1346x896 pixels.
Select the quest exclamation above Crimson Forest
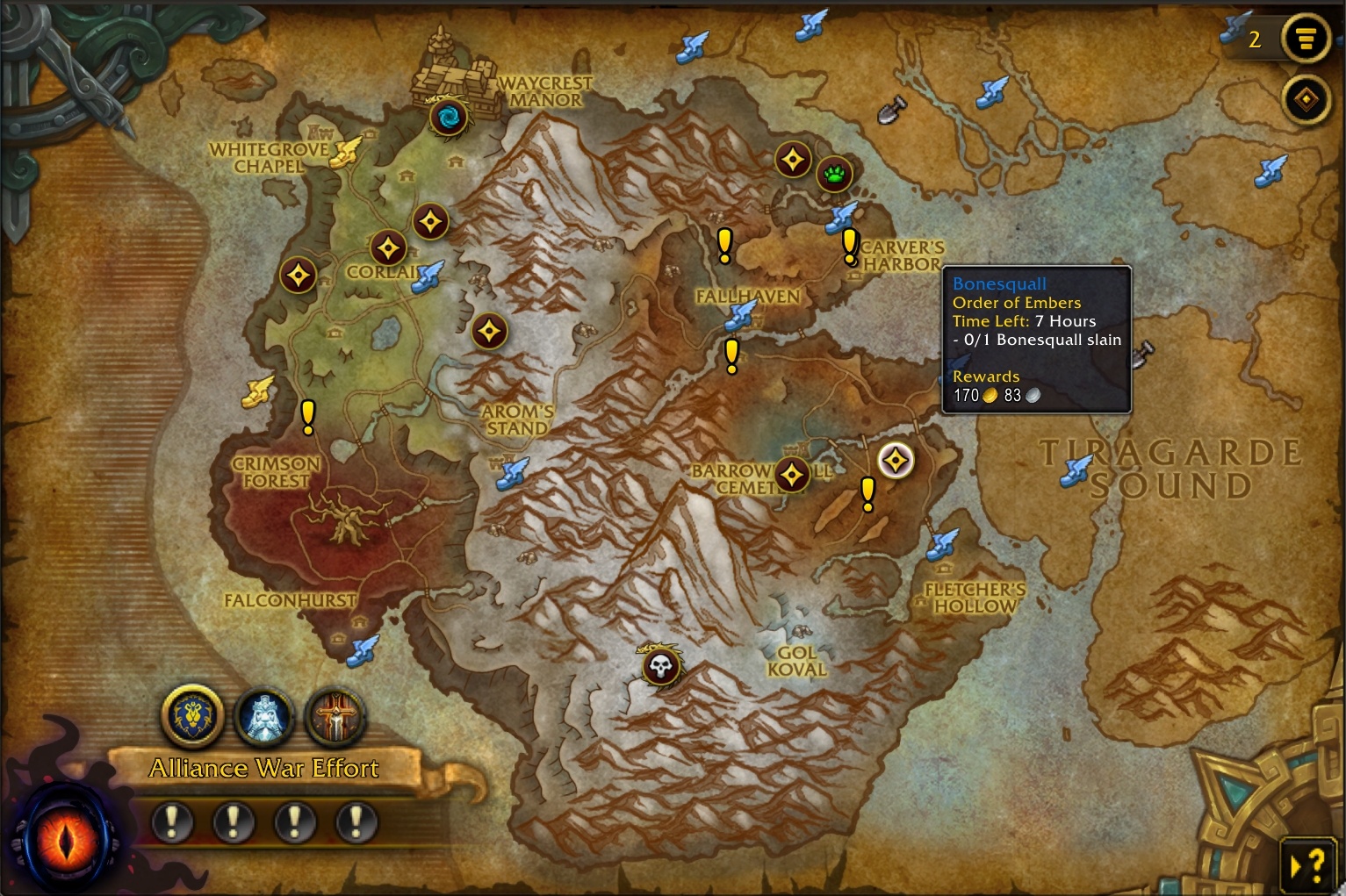[x=307, y=416]
